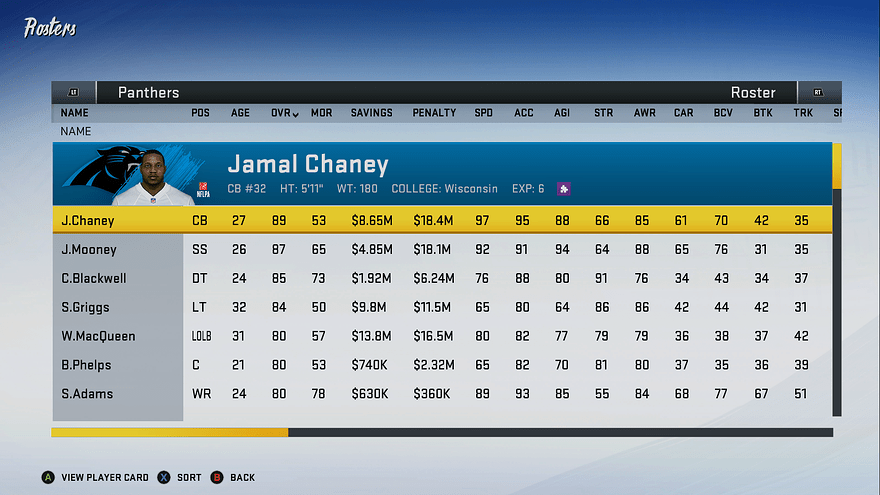Click the vertical roster scrollbar
Image resolution: width=880 pixels, height=495 pixels.
(837, 280)
